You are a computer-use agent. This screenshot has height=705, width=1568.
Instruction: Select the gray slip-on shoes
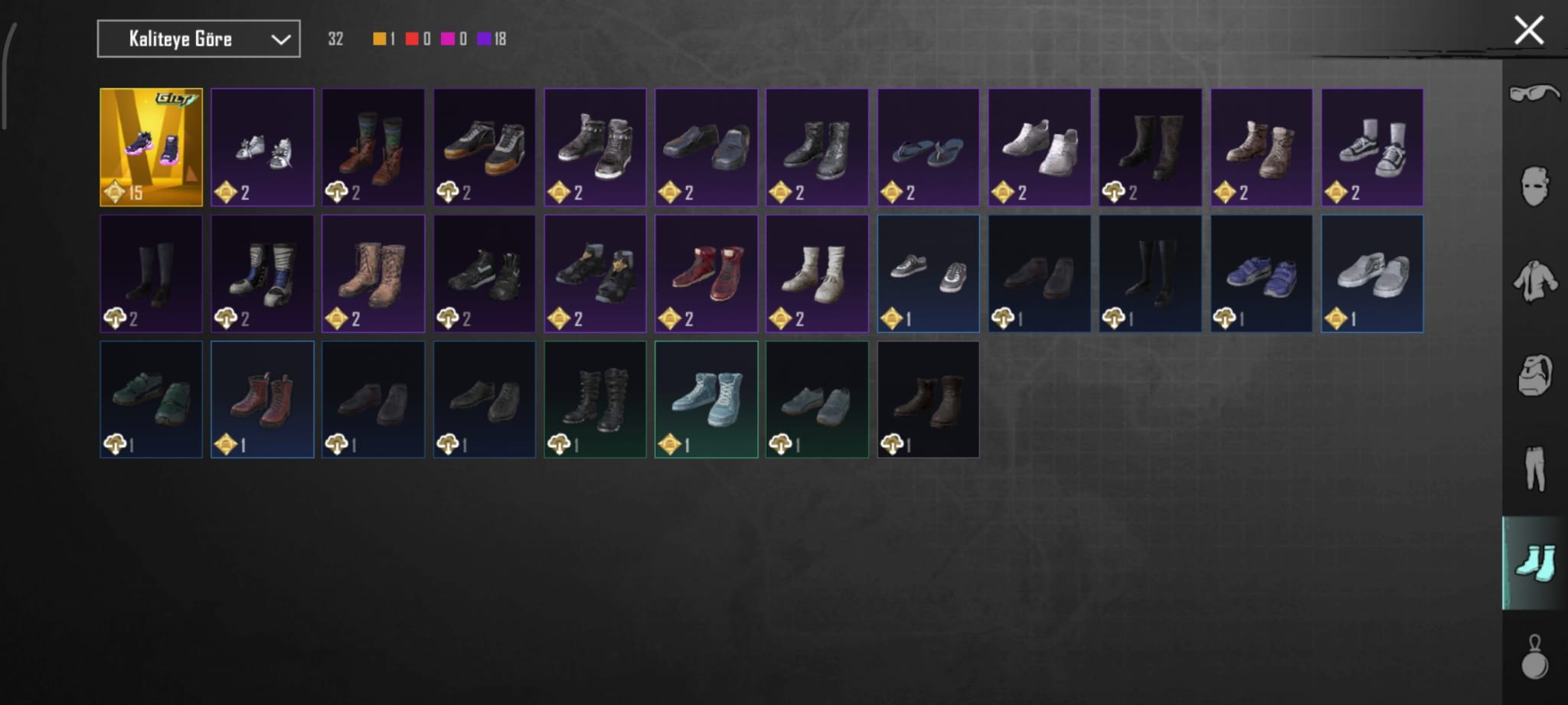point(1372,273)
